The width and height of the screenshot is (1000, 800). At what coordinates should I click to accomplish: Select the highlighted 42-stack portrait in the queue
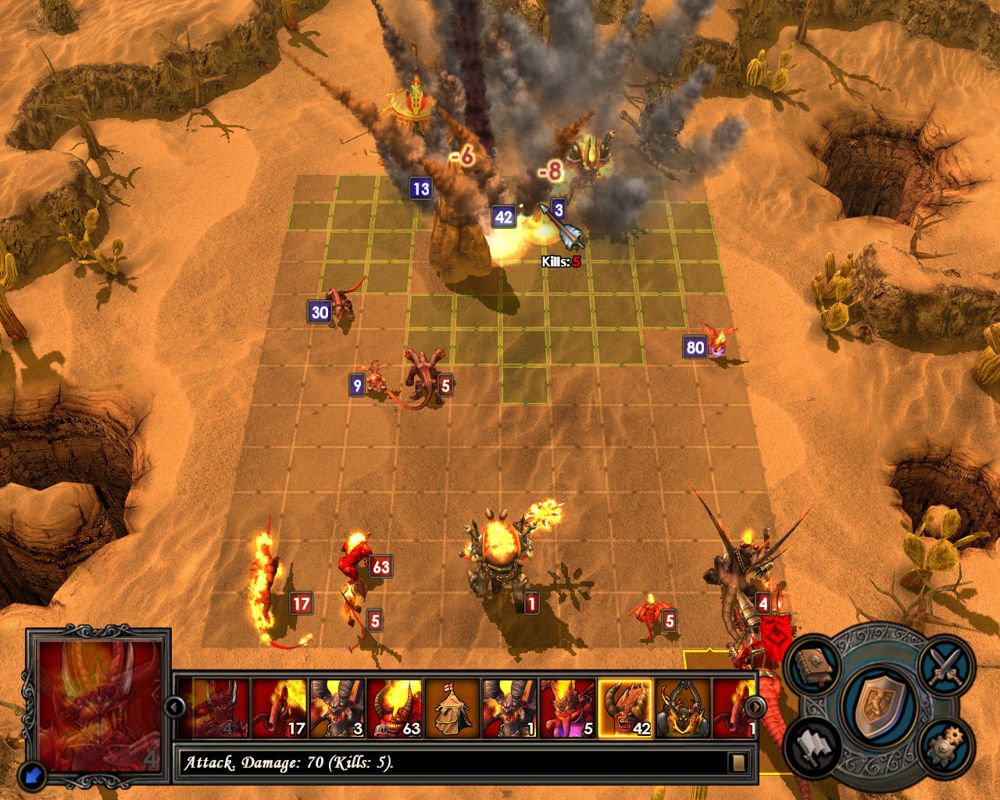pyautogui.click(x=625, y=707)
